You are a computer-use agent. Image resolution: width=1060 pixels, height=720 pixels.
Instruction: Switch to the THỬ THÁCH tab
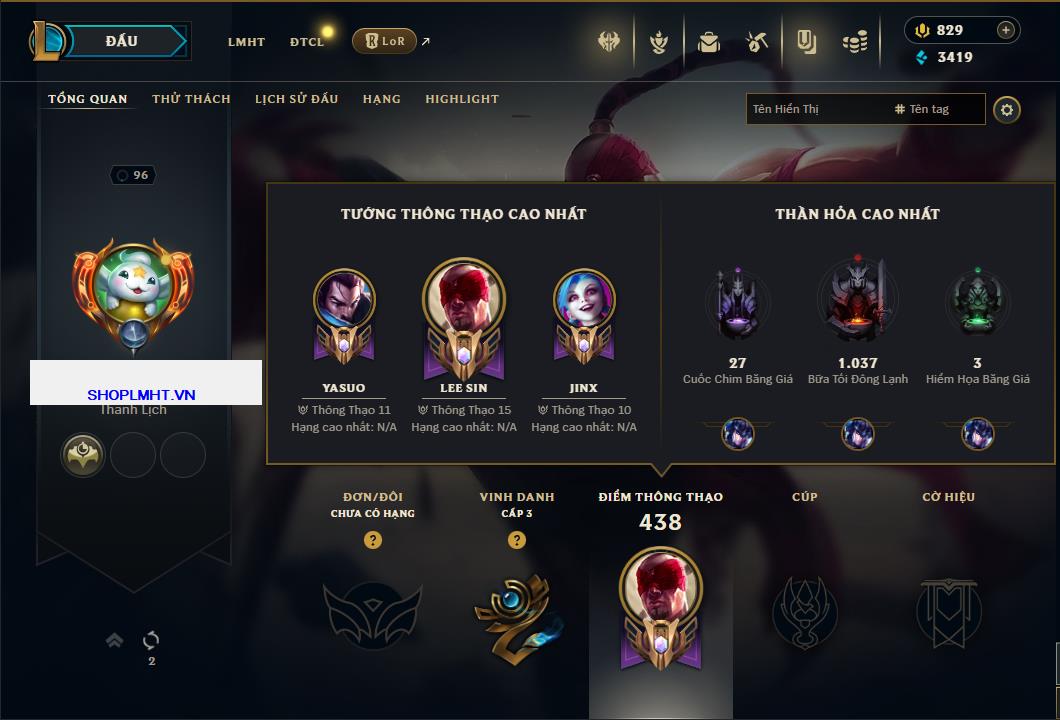(x=191, y=99)
